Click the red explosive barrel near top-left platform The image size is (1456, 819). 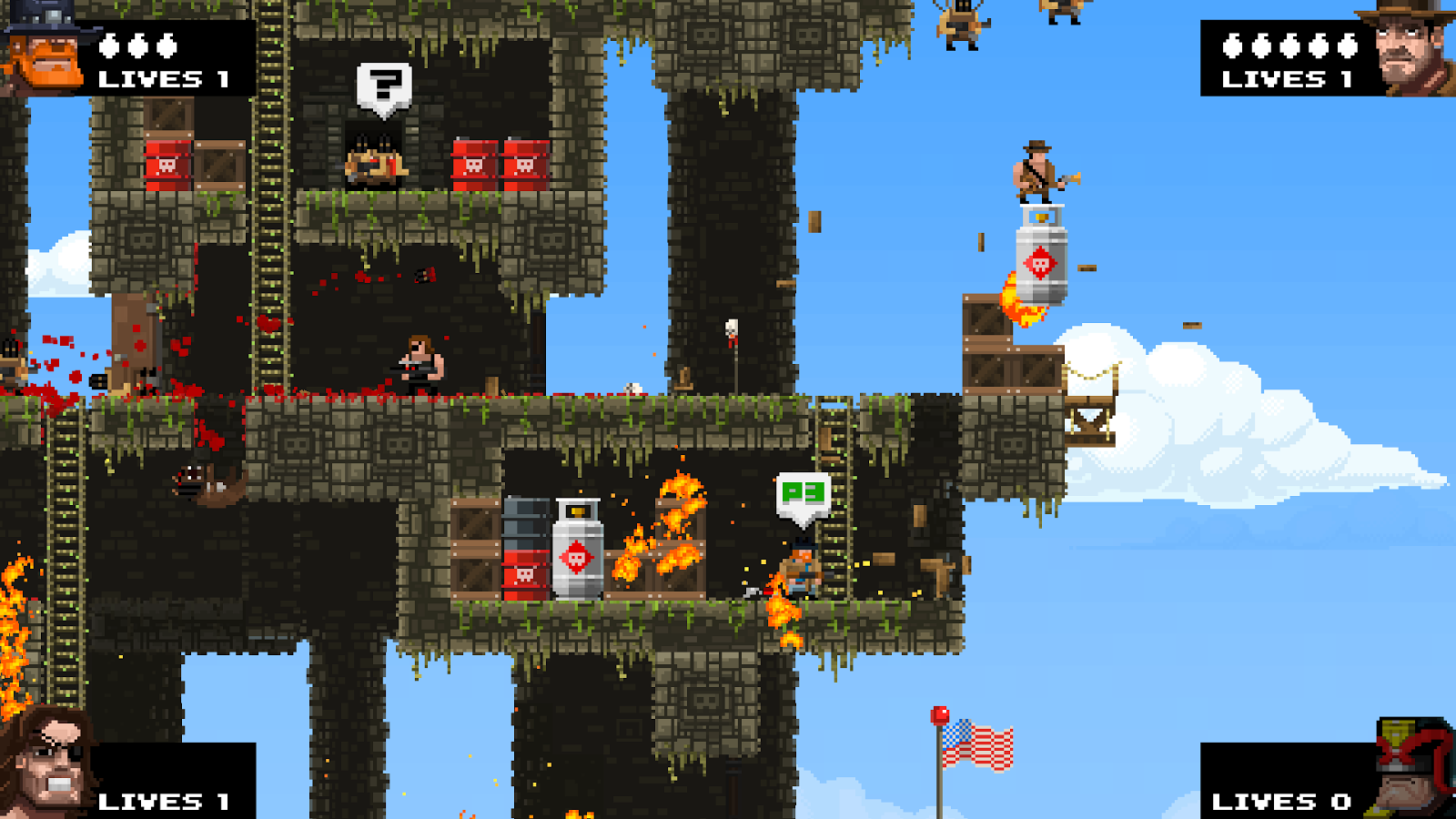(167, 164)
